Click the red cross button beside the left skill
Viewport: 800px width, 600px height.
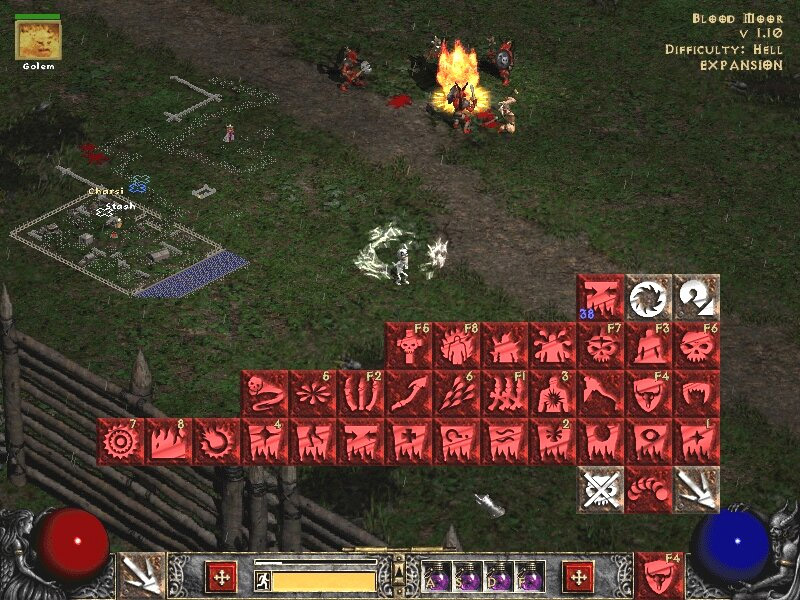tap(220, 576)
